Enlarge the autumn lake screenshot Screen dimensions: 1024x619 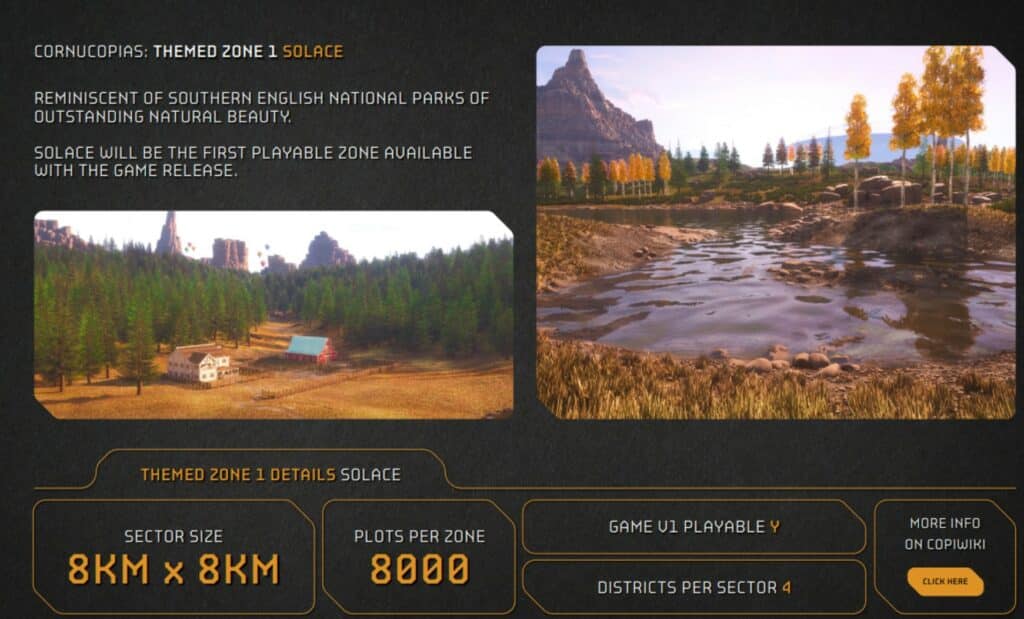pyautogui.click(x=775, y=232)
